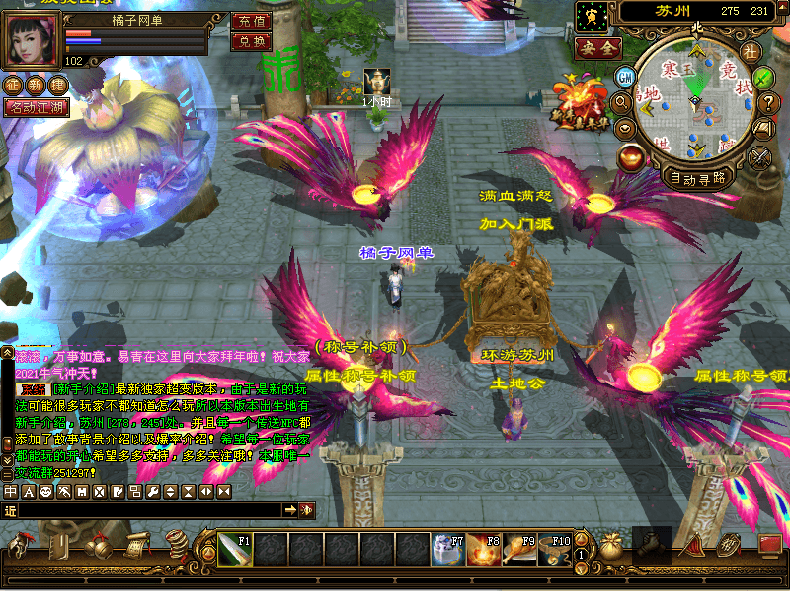The height and width of the screenshot is (591, 790).
Task: Select the player portrait avatar
Action: click(x=32, y=38)
